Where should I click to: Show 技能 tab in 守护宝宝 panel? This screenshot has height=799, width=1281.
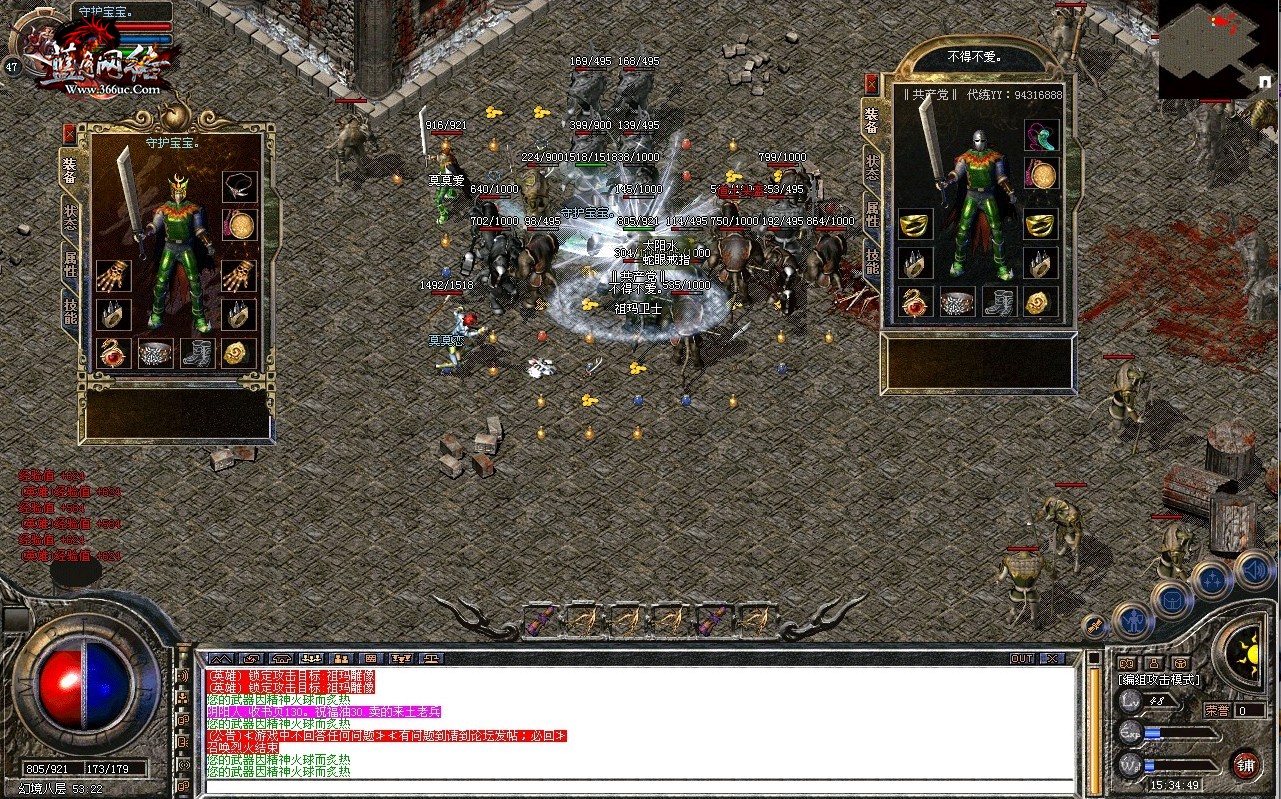(x=71, y=312)
